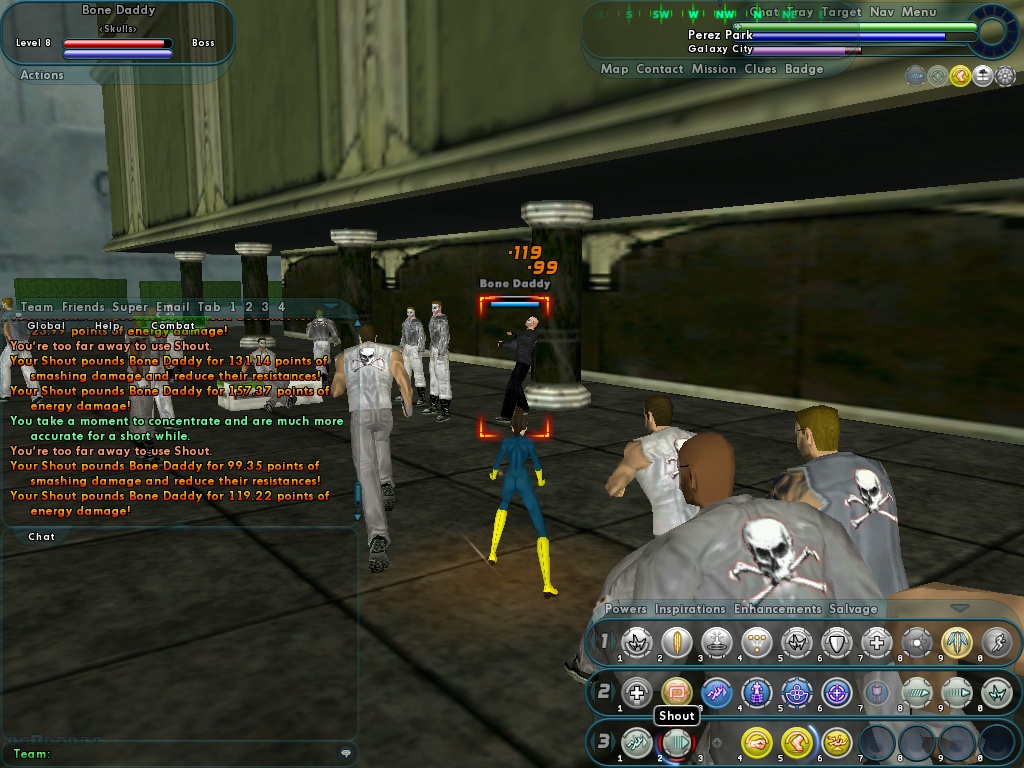Toggle the Target window
Image resolution: width=1024 pixels, height=768 pixels.
[840, 12]
